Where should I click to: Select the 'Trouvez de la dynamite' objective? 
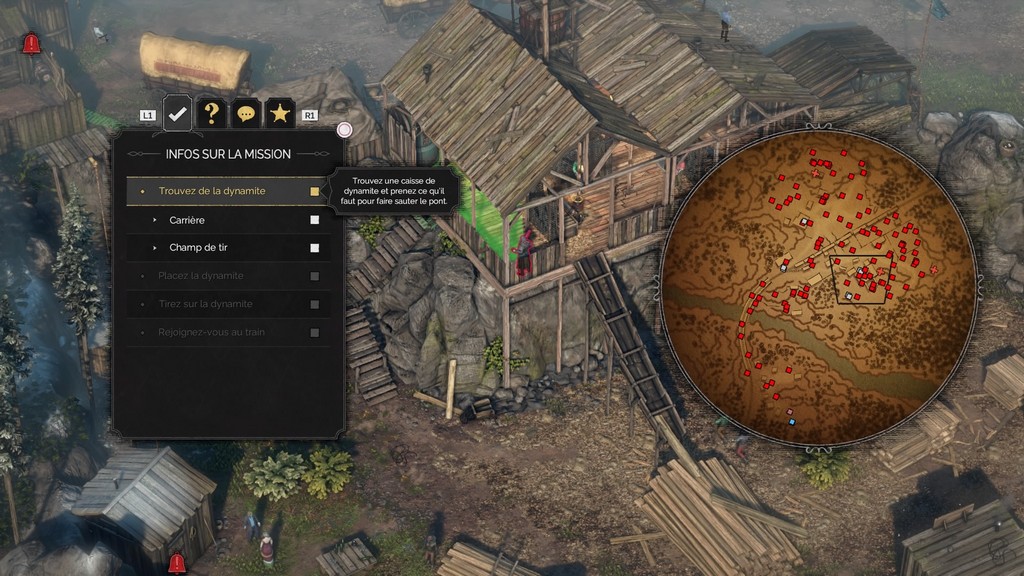point(212,191)
